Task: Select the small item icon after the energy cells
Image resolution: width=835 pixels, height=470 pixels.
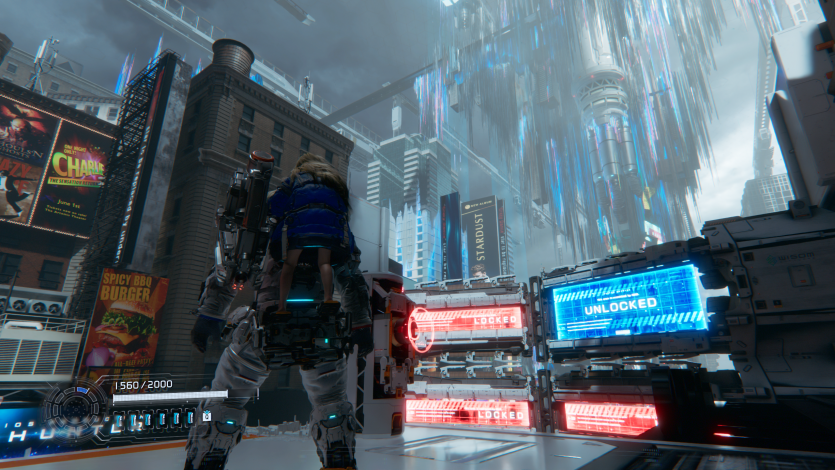Action: click(207, 416)
